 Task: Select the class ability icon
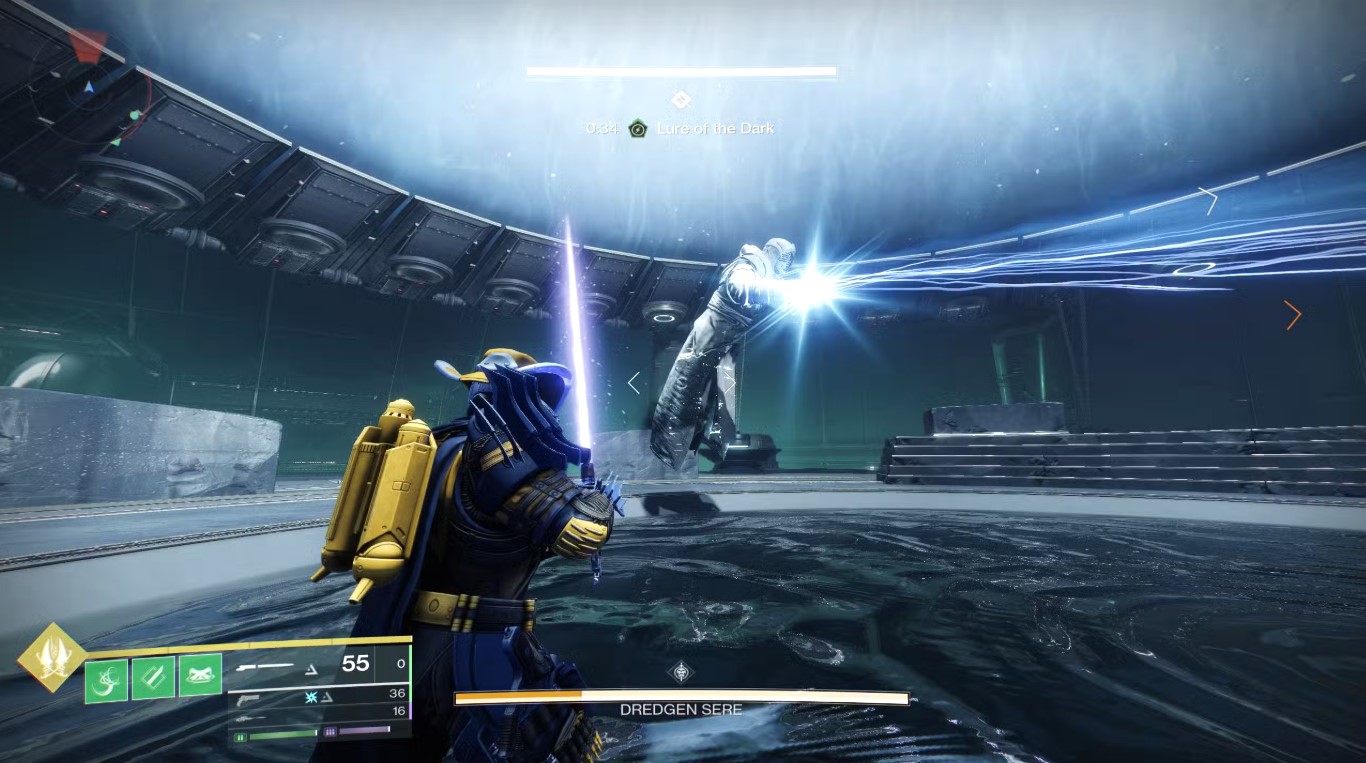200,675
